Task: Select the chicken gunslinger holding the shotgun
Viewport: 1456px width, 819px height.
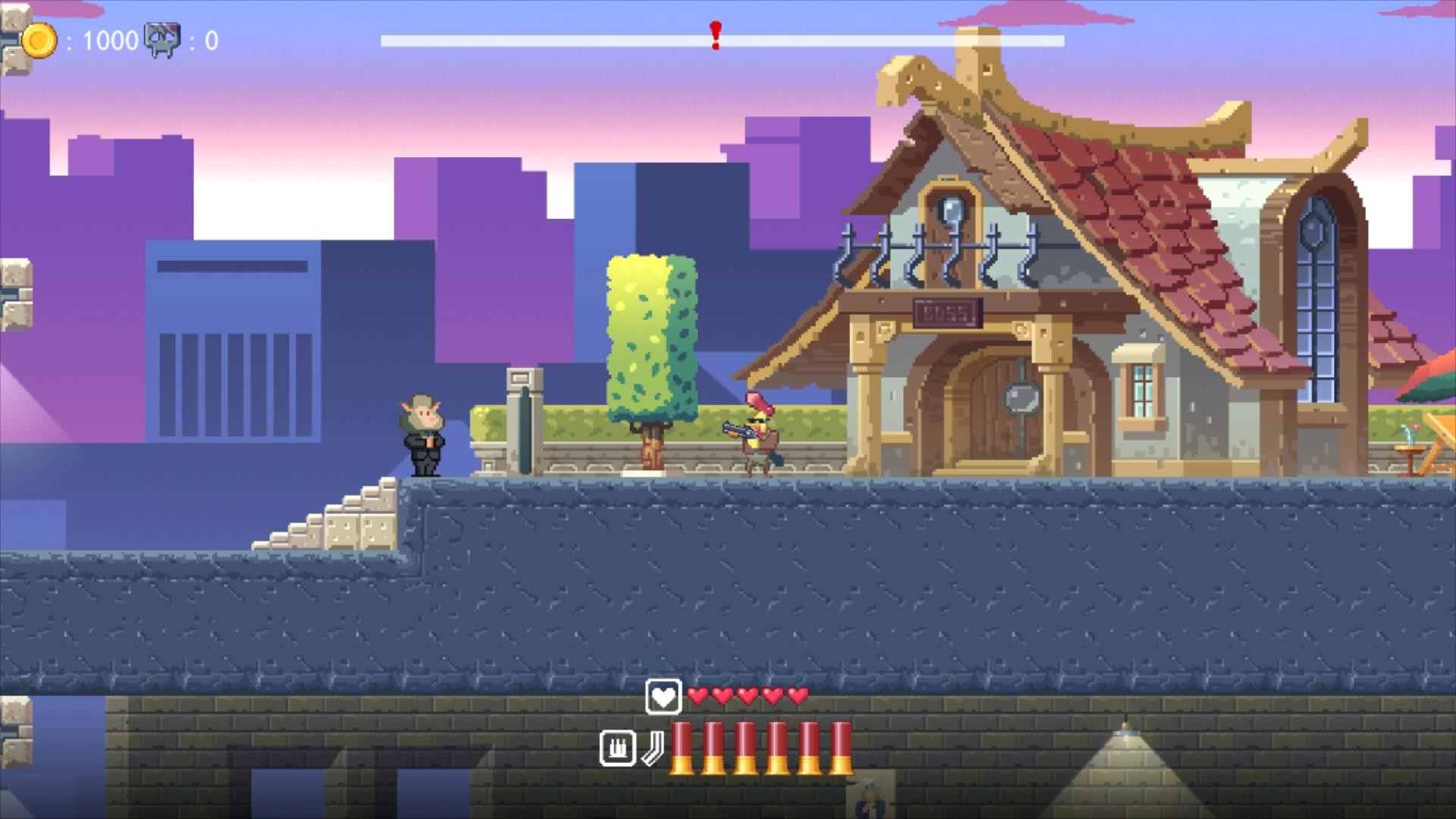Action: tap(758, 432)
